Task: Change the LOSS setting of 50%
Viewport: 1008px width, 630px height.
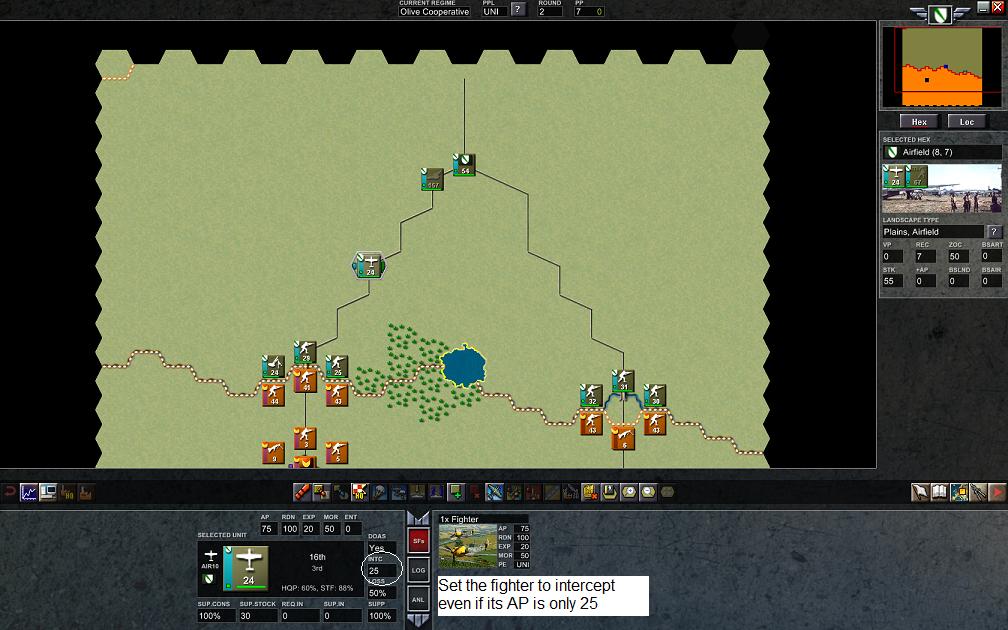Action: tap(377, 593)
